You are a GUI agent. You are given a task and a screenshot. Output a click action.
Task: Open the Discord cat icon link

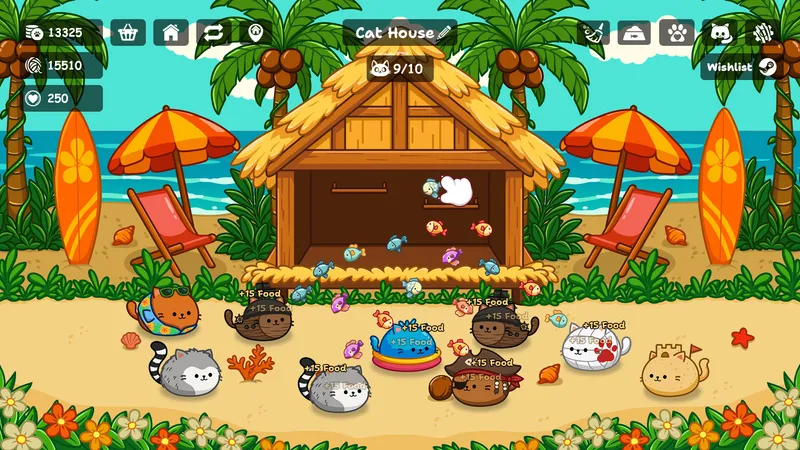720,33
